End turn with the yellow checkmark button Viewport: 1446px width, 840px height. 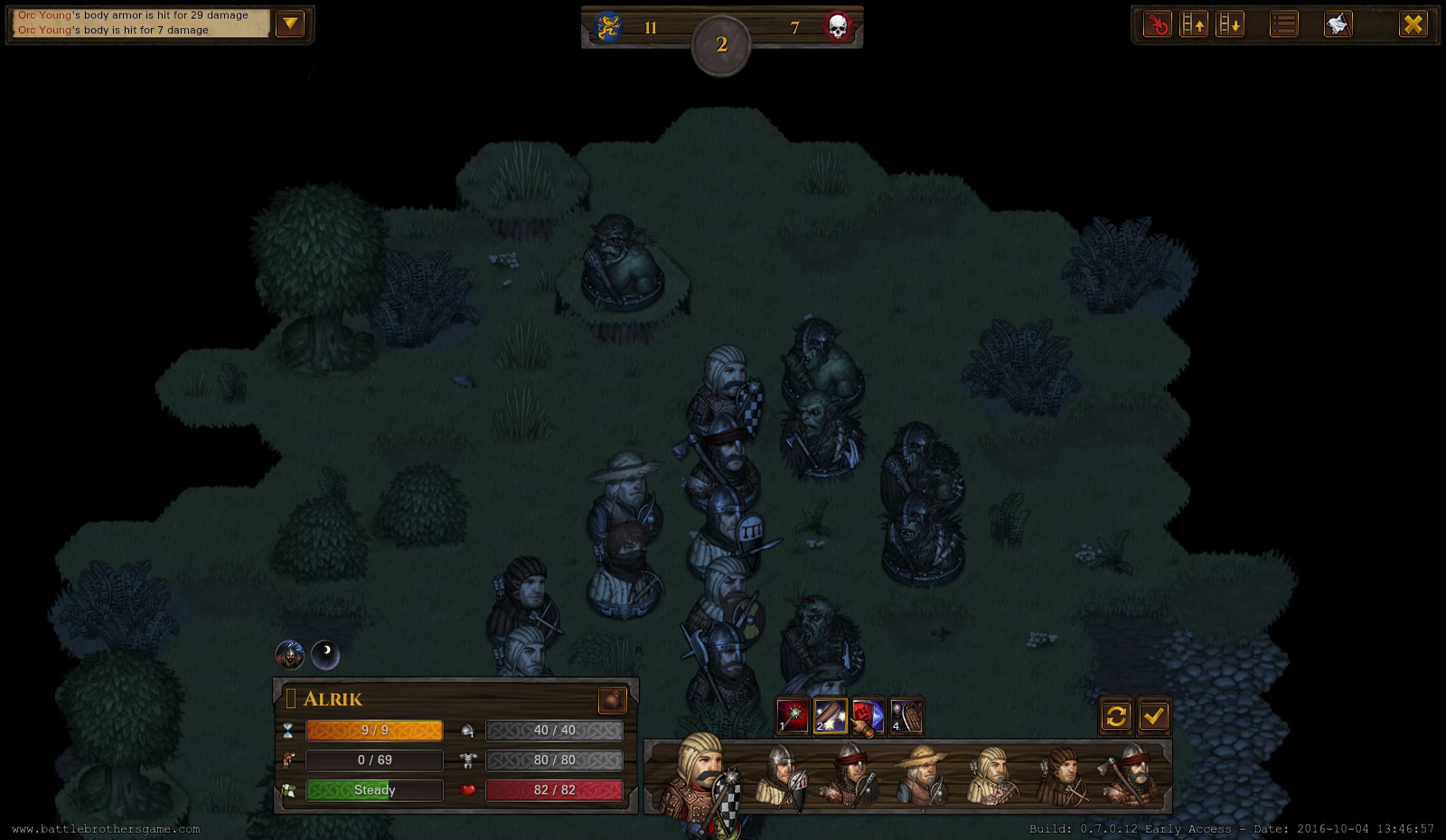click(x=1153, y=716)
